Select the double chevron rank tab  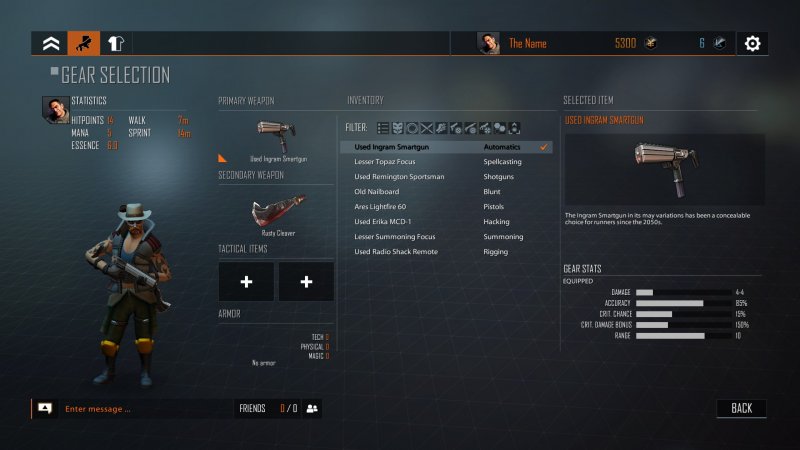pyautogui.click(x=50, y=43)
